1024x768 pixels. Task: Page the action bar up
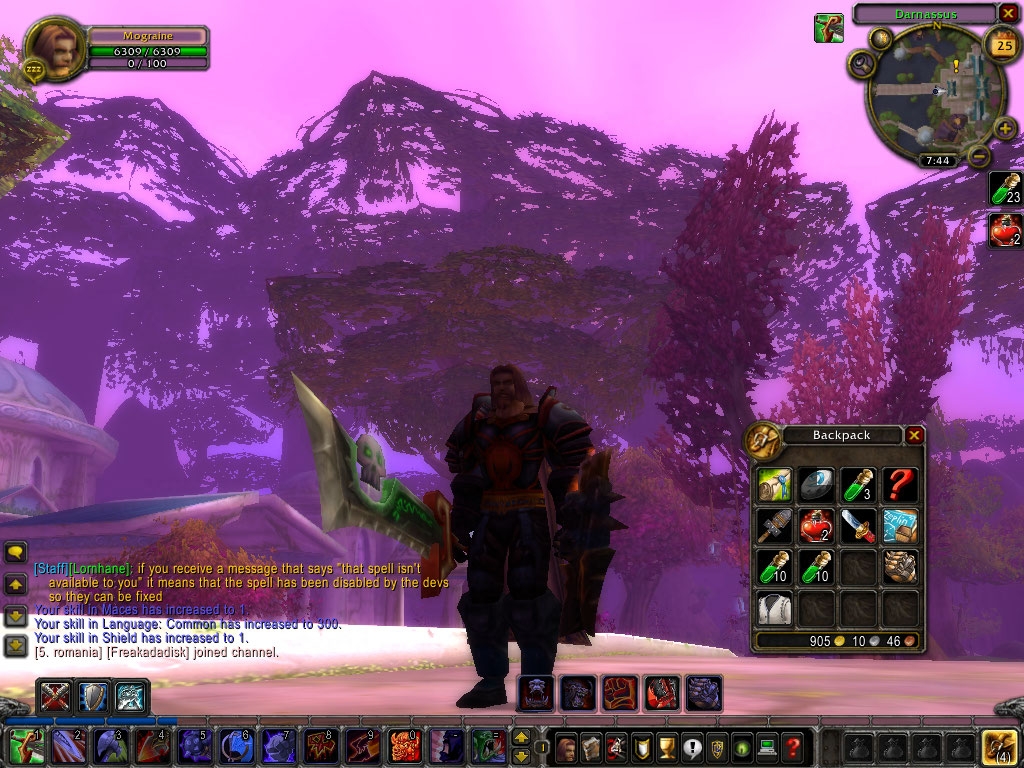point(520,737)
